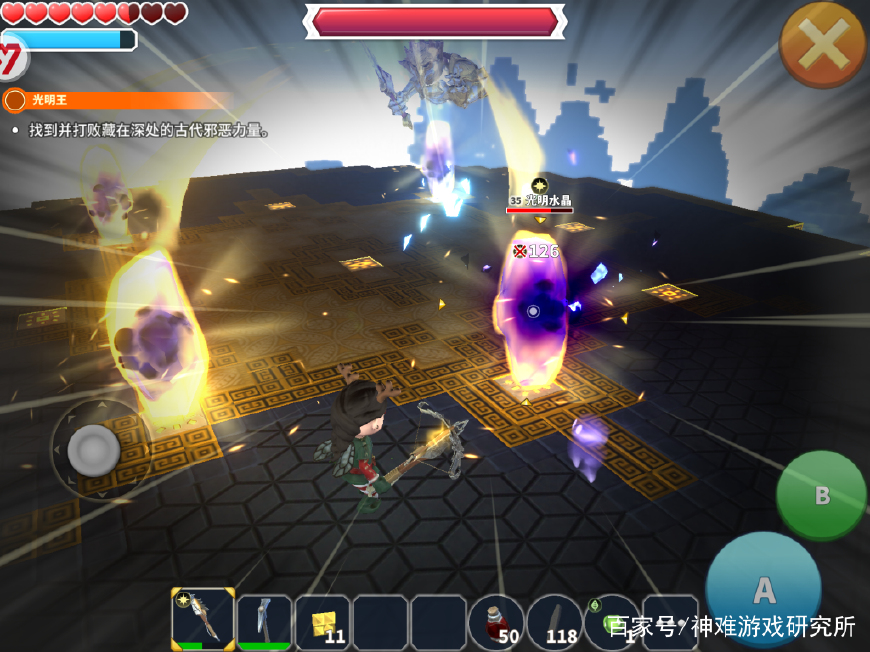Screen dimensions: 870x652
Task: Tap the green B action button
Action: [x=821, y=495]
